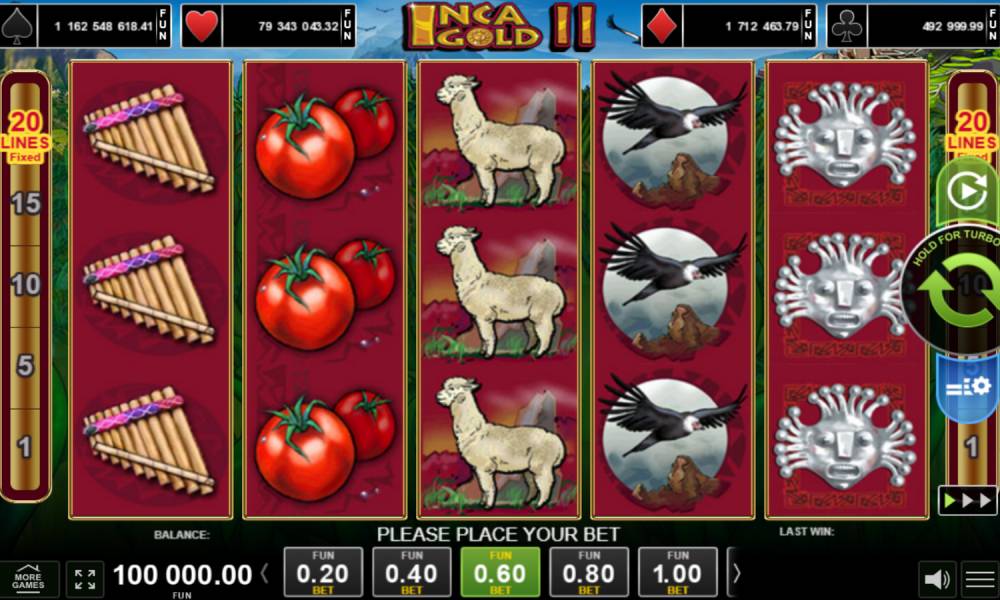
Task: Open the More Games lobby
Action: 28,579
